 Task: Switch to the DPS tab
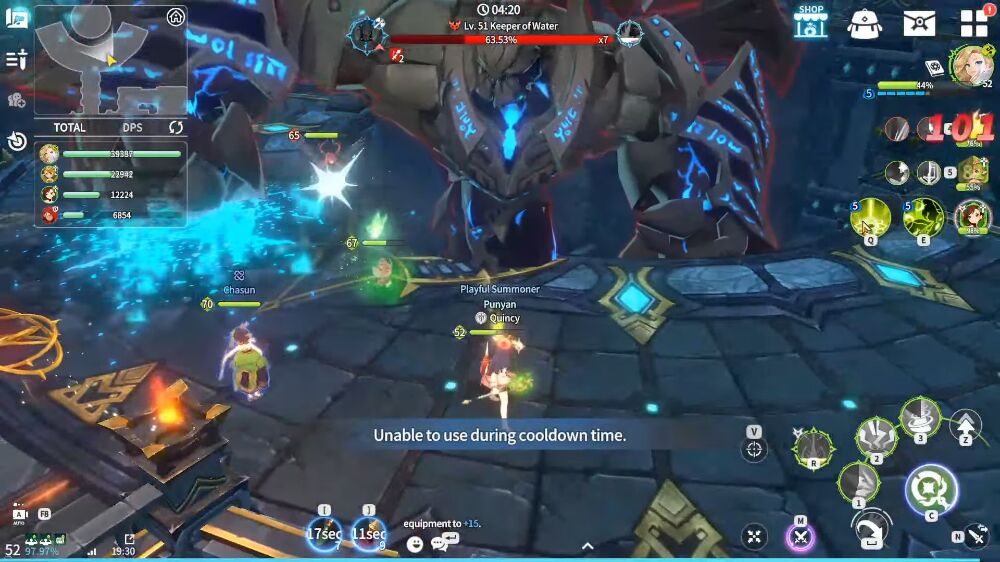click(x=132, y=127)
